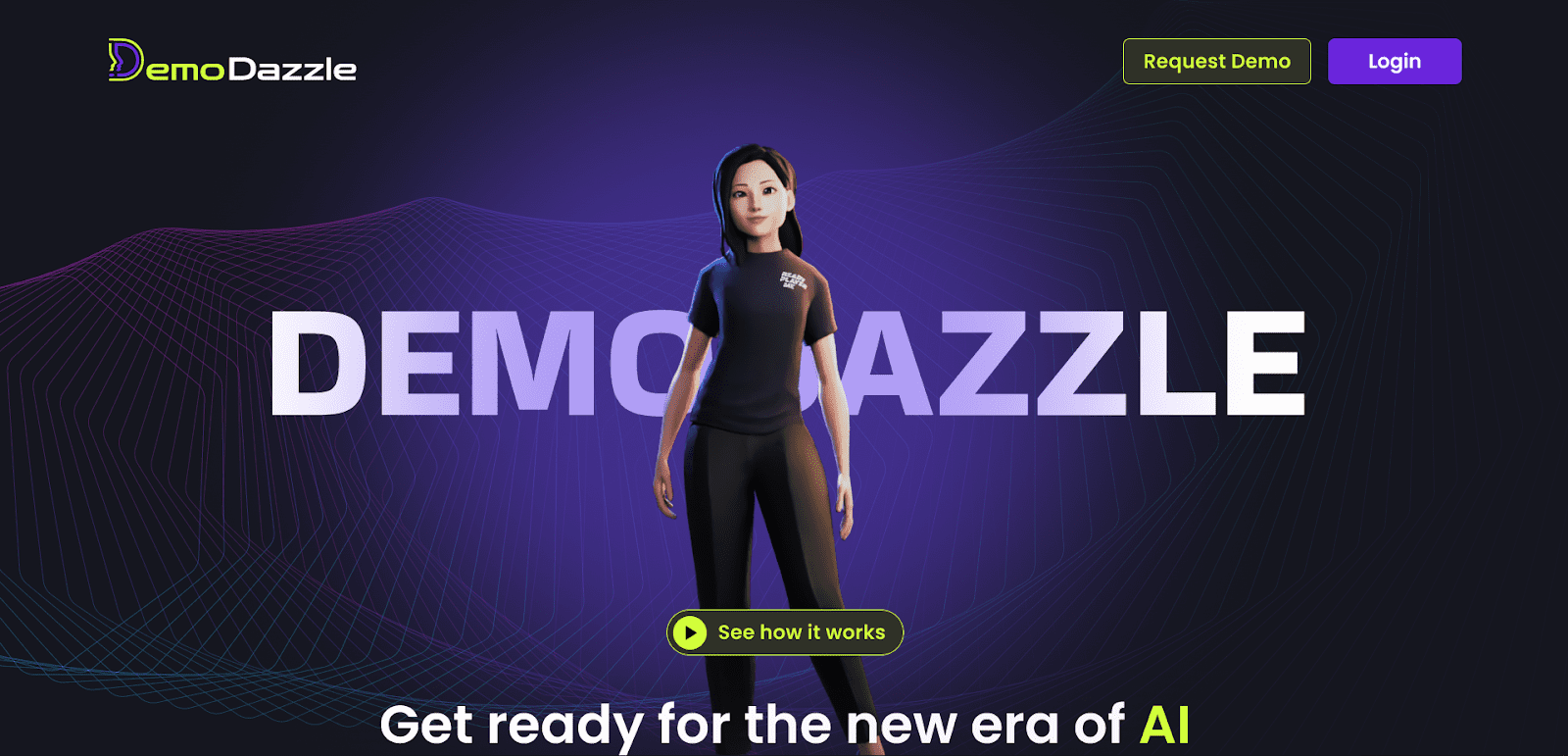Image resolution: width=1568 pixels, height=756 pixels.
Task: Play the See how it works video
Action: click(785, 632)
